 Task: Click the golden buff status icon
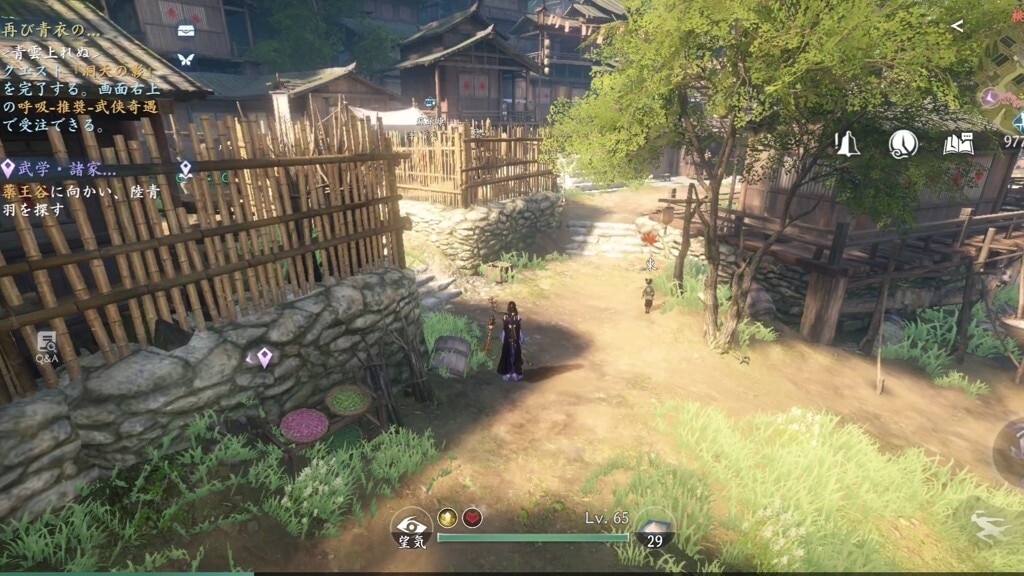tap(447, 517)
